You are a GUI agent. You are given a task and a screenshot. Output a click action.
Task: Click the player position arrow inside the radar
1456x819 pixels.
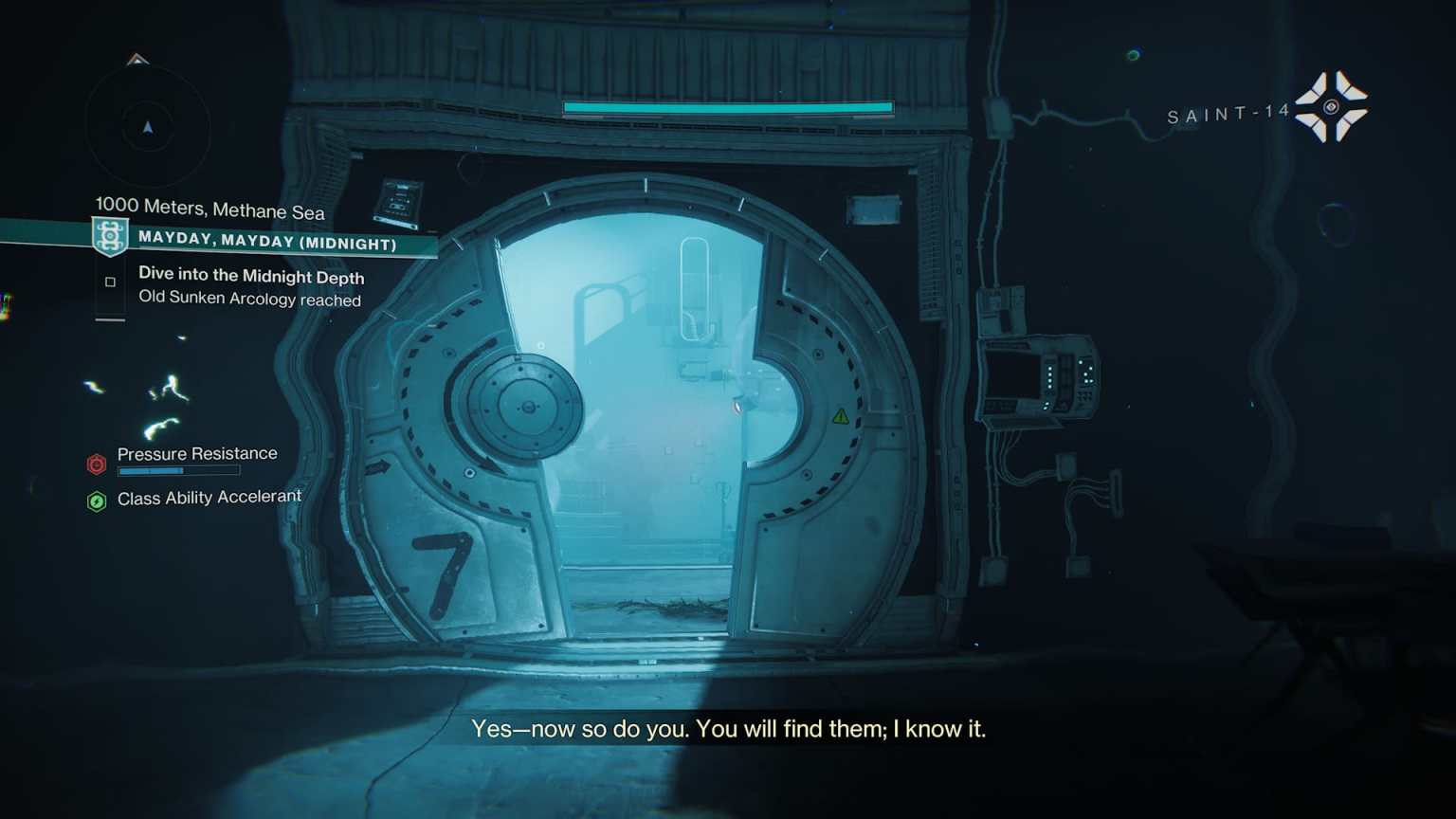tap(147, 125)
